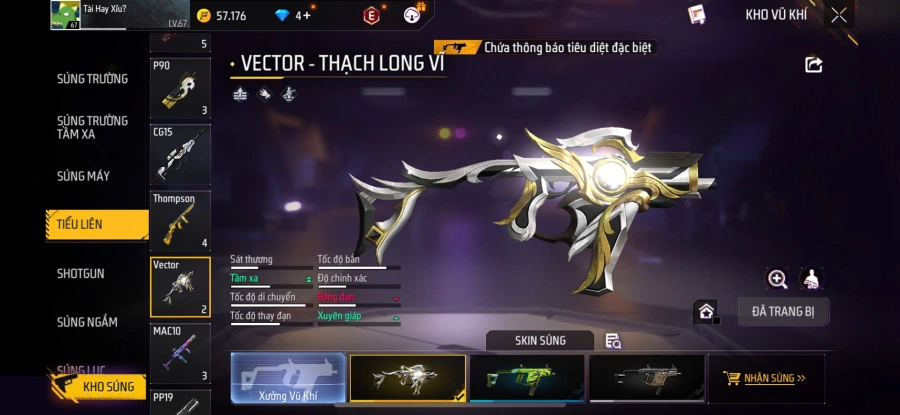The height and width of the screenshot is (415, 900).
Task: Open the Súng Máy category
Action: (x=84, y=176)
